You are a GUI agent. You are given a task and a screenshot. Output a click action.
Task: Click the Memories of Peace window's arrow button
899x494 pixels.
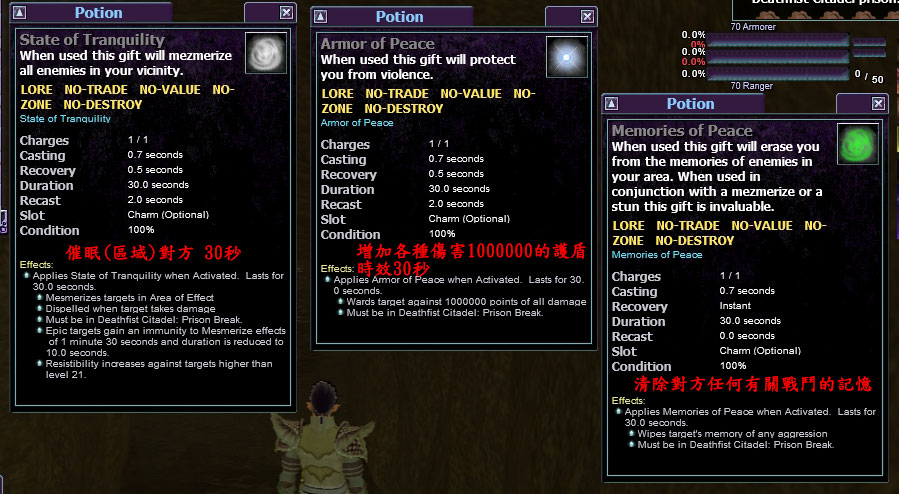[x=612, y=104]
